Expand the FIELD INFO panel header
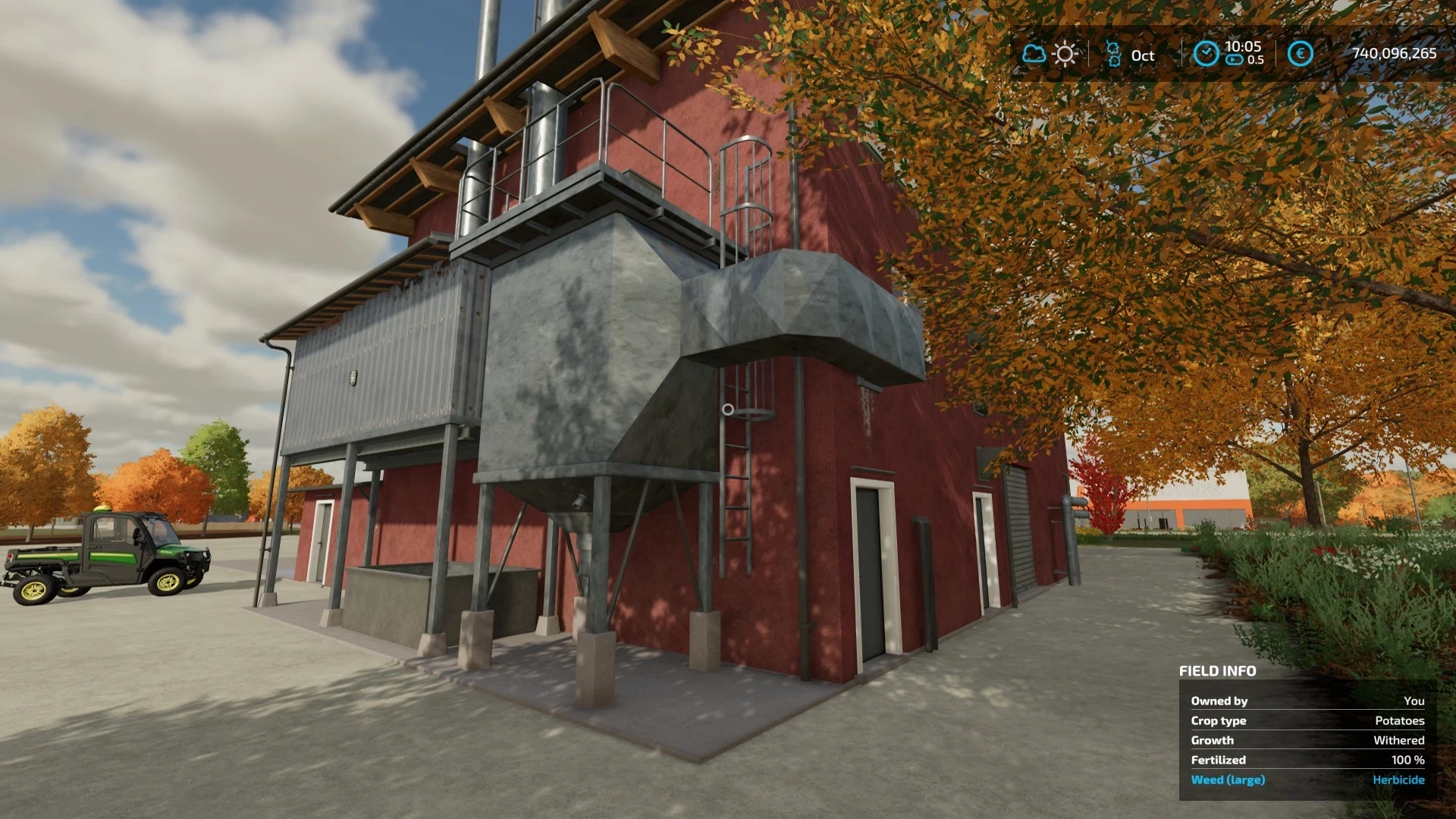Viewport: 1456px width, 819px height. click(x=1216, y=671)
